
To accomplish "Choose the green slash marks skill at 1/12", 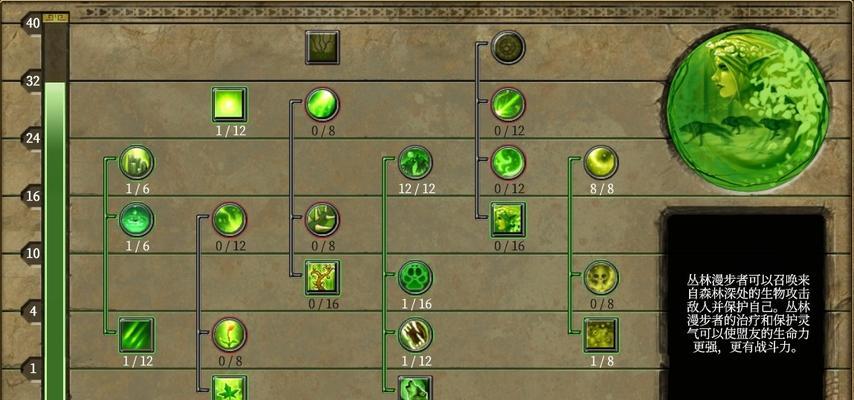I will (x=136, y=334).
